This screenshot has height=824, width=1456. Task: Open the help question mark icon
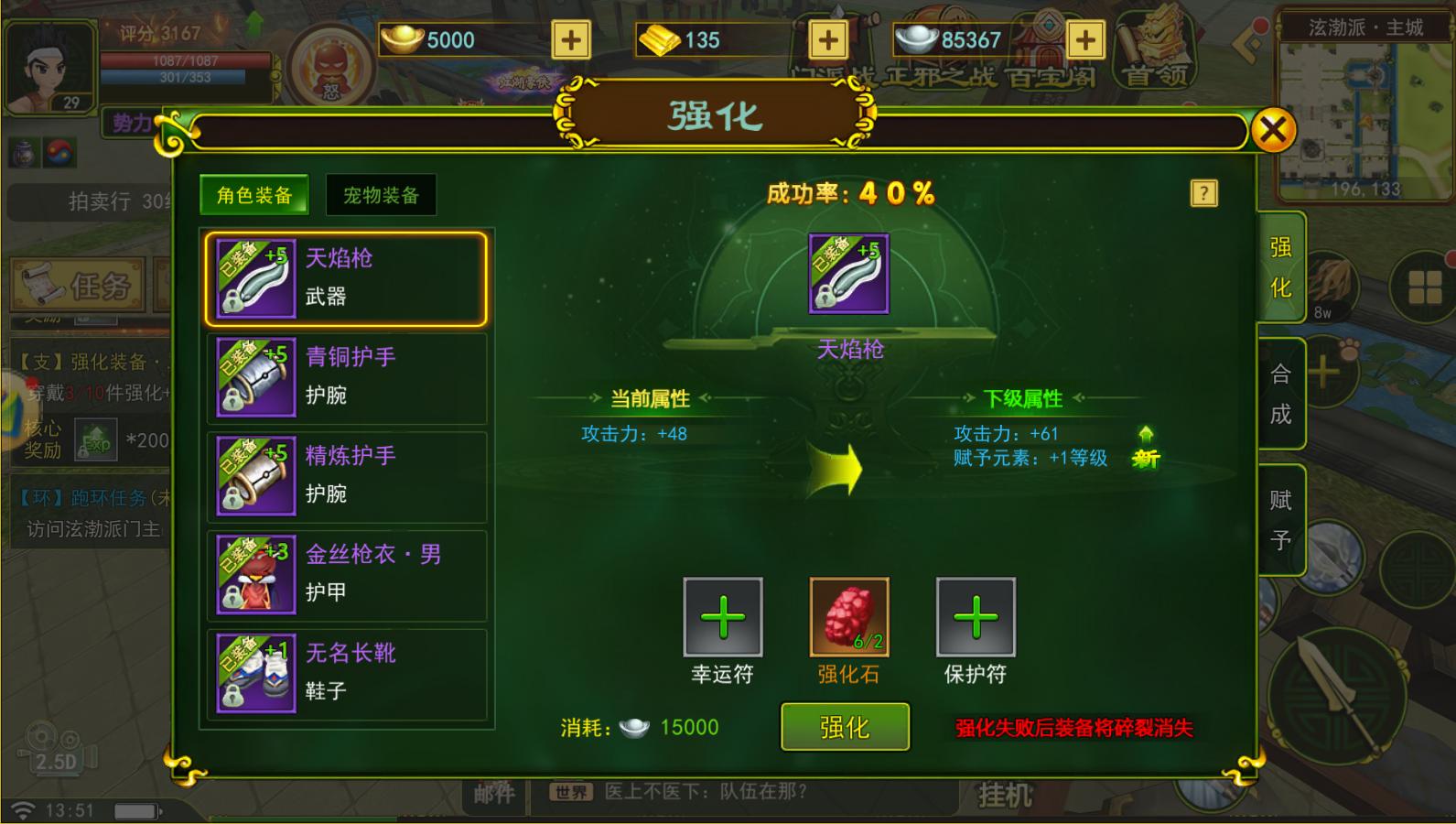pyautogui.click(x=1205, y=193)
